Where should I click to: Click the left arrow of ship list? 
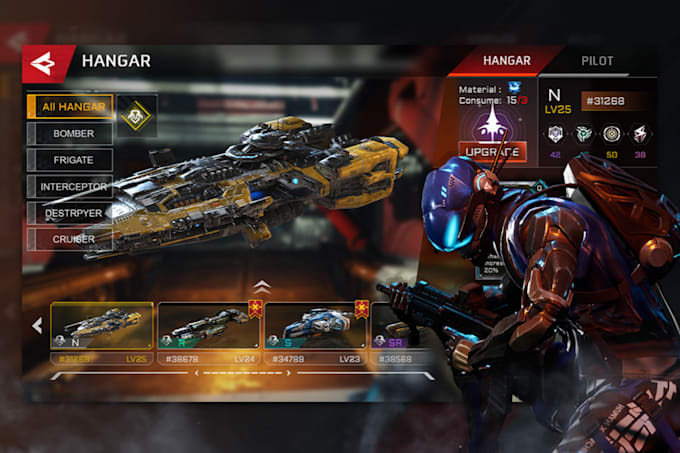(x=37, y=325)
